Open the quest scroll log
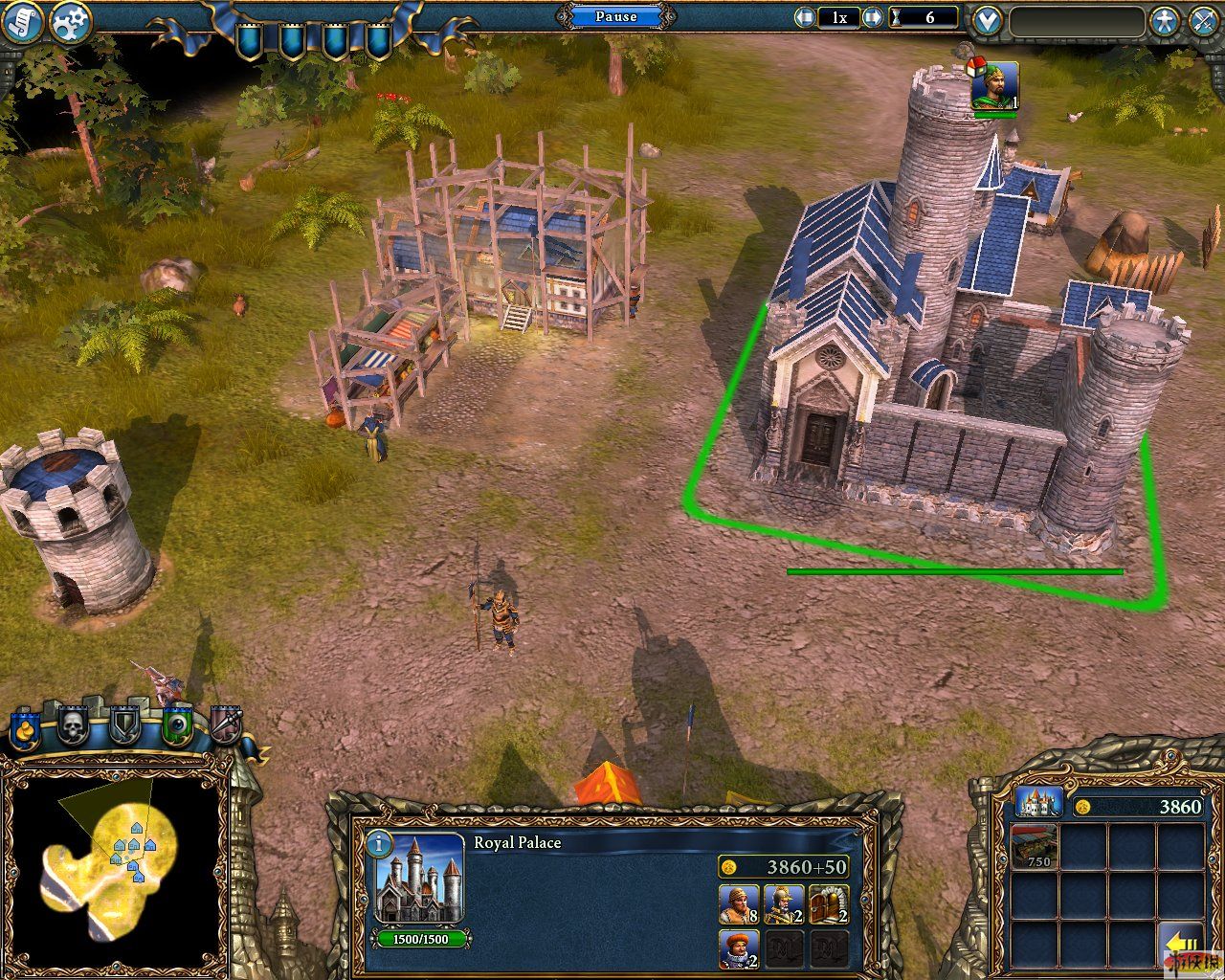The height and width of the screenshot is (980, 1225). (x=24, y=21)
